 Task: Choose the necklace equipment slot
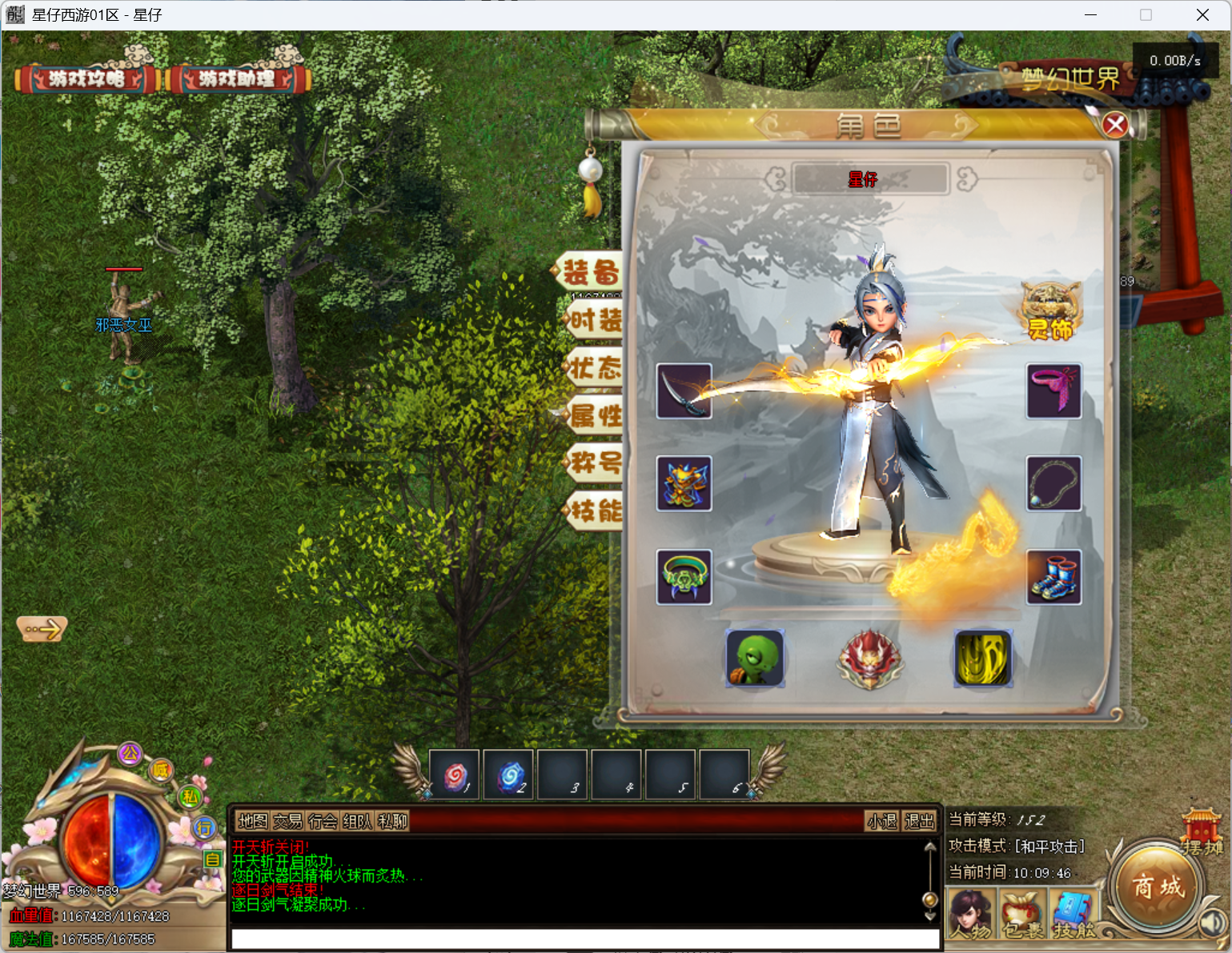pyautogui.click(x=1053, y=484)
